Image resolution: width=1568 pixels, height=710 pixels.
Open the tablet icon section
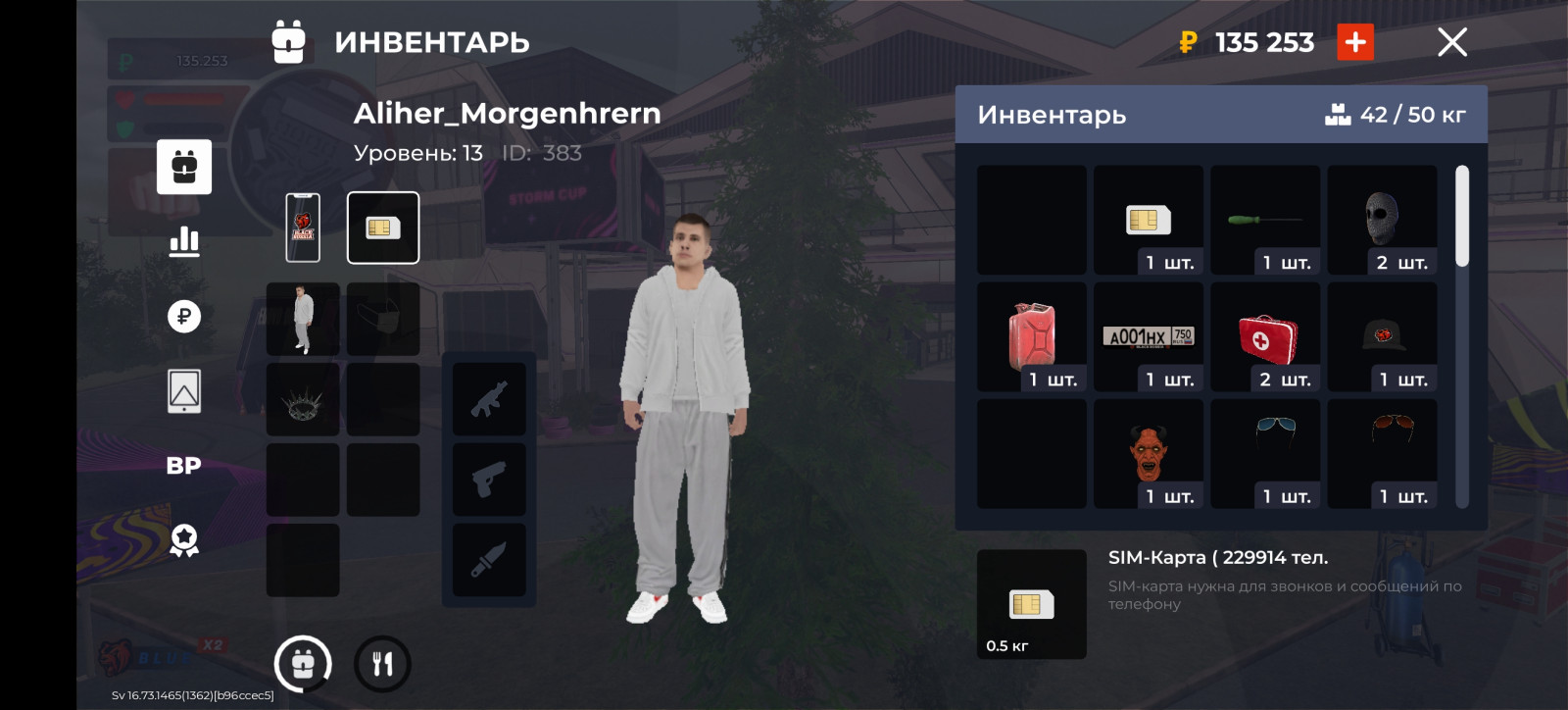pyautogui.click(x=184, y=391)
